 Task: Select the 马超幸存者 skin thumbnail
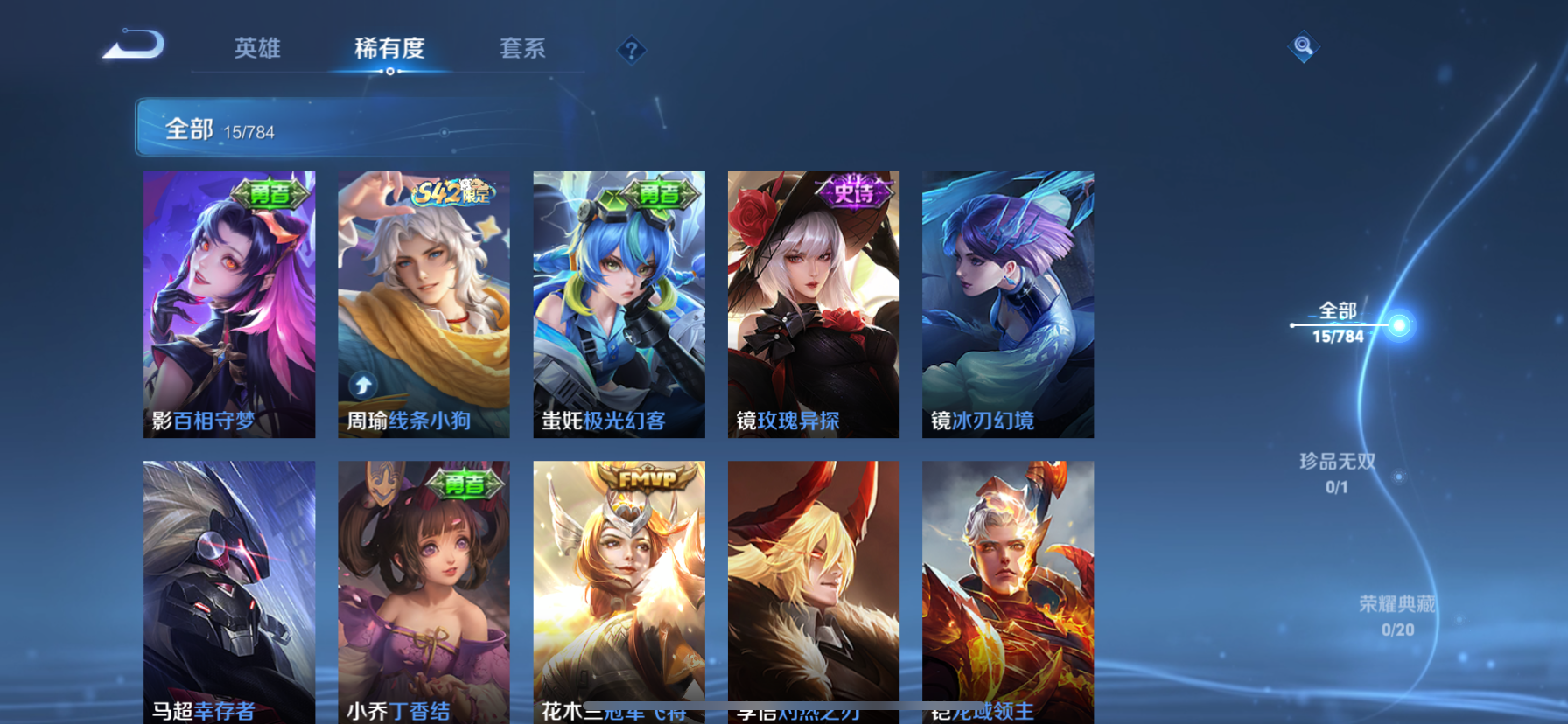tap(229, 595)
